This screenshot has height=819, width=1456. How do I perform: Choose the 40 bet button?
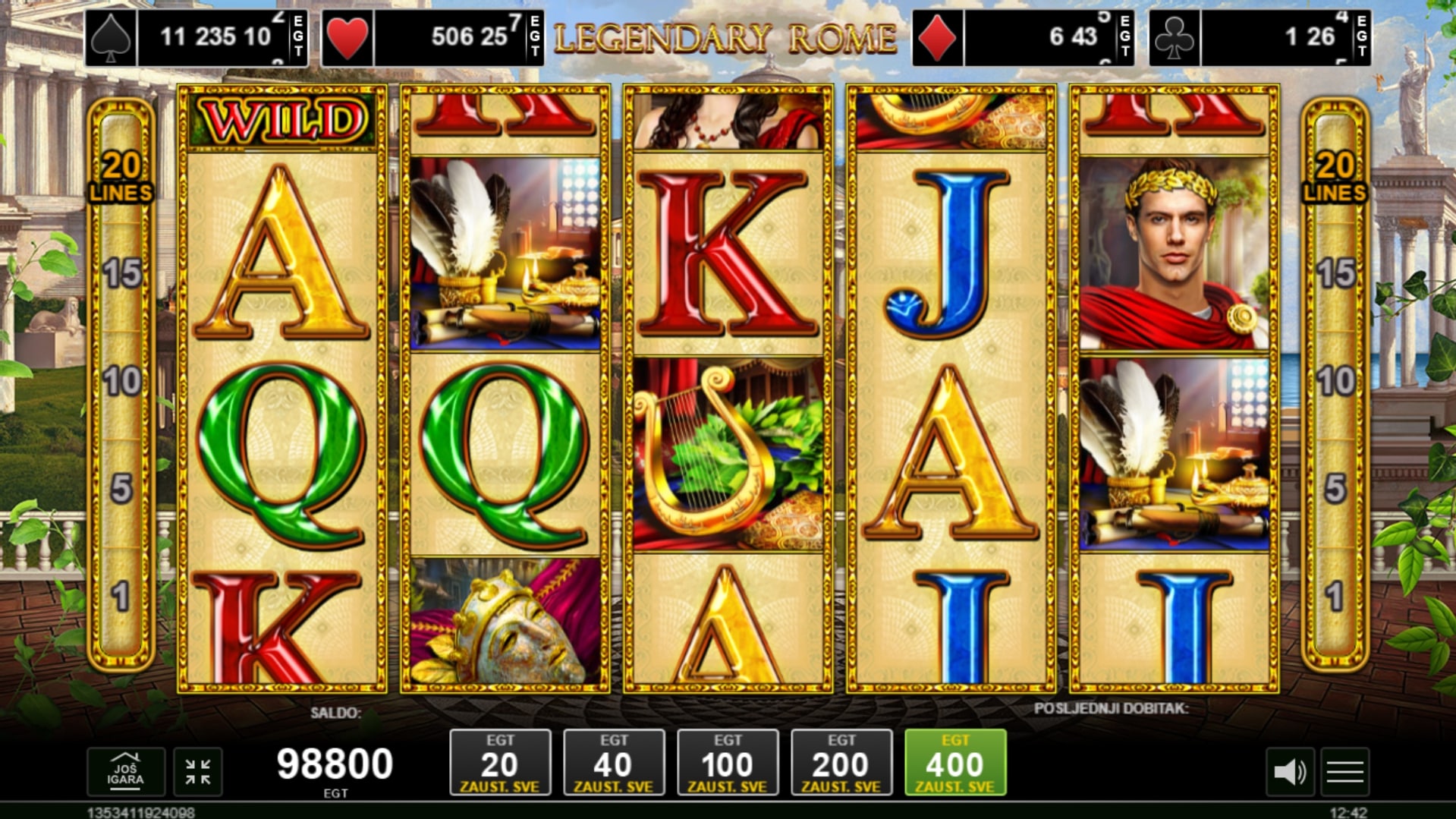point(614,762)
